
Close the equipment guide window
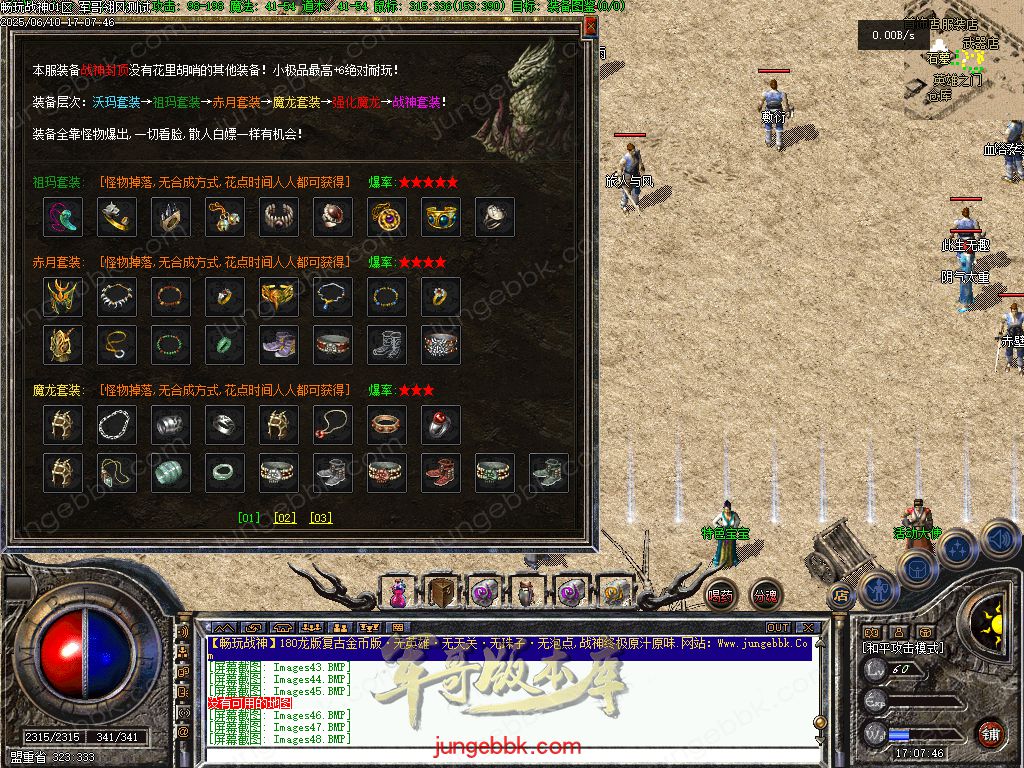590,27
